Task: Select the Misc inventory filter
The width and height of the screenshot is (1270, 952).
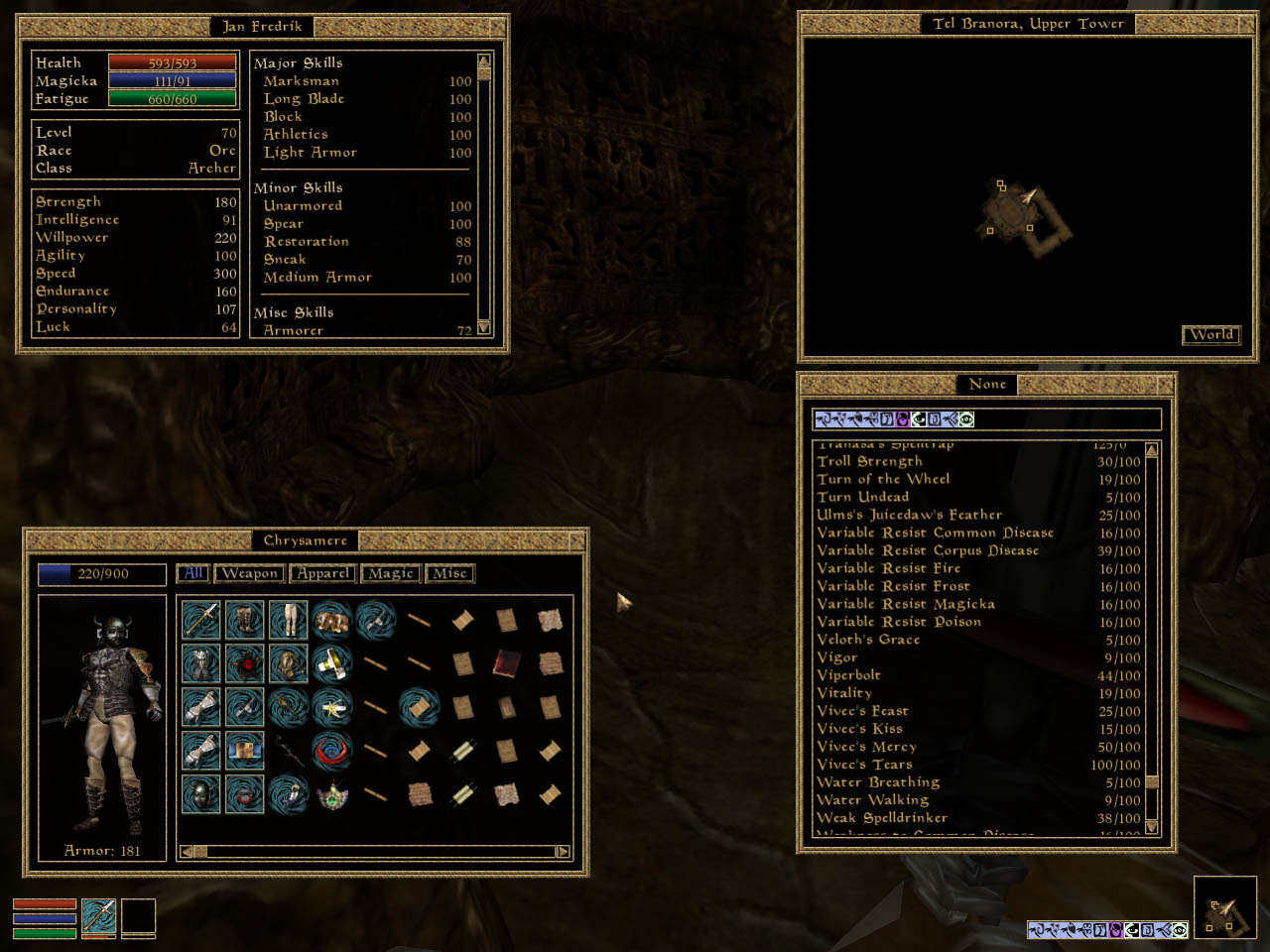Action: coord(449,573)
